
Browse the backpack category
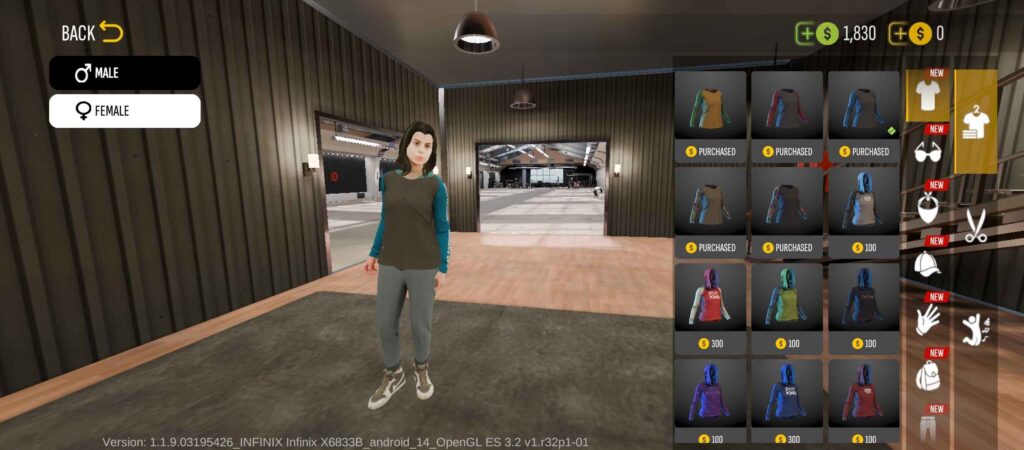click(929, 376)
